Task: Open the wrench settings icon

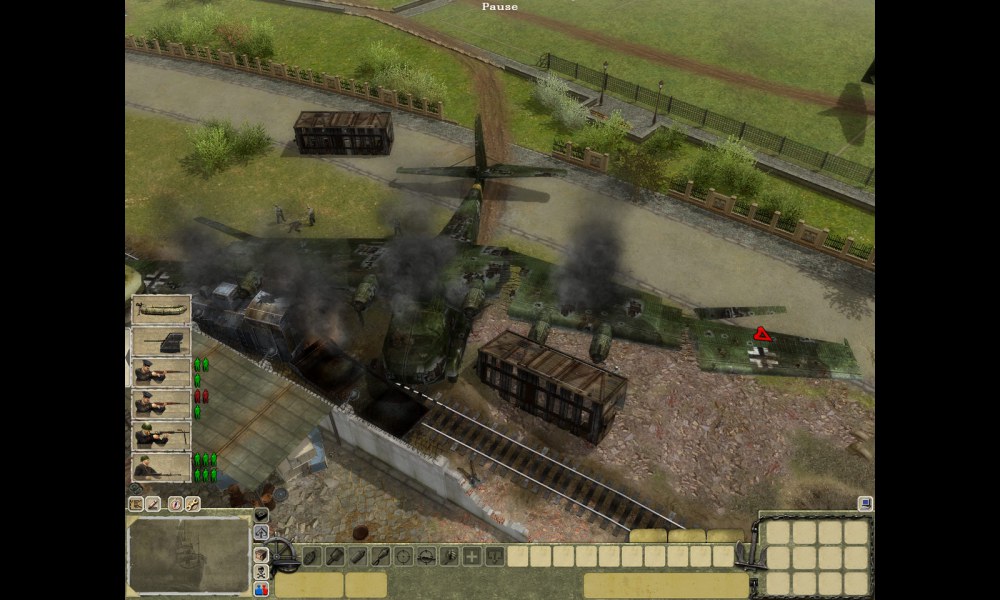Action: pos(192,504)
